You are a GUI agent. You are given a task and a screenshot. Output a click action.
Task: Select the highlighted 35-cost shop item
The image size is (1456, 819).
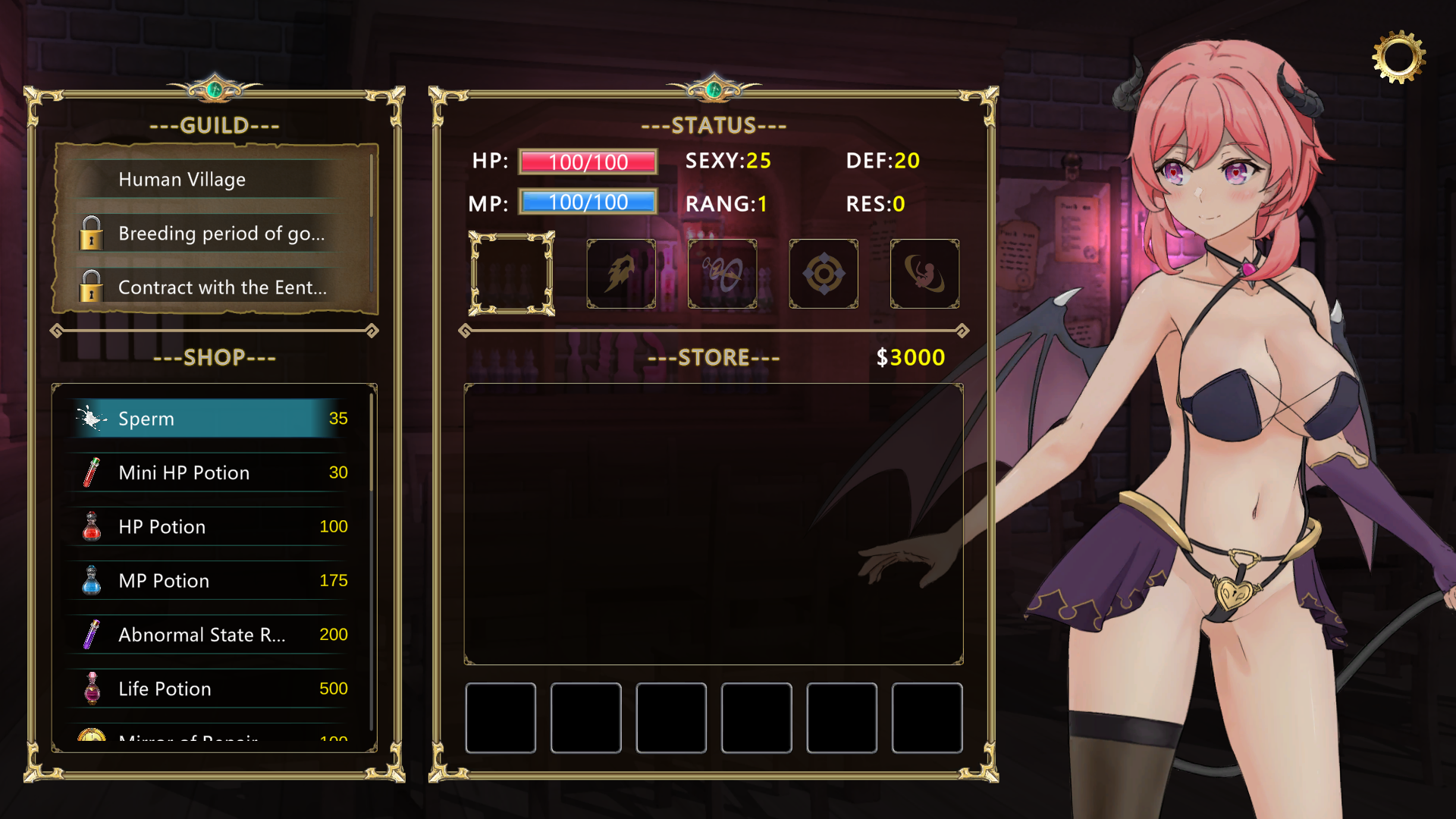pos(212,419)
